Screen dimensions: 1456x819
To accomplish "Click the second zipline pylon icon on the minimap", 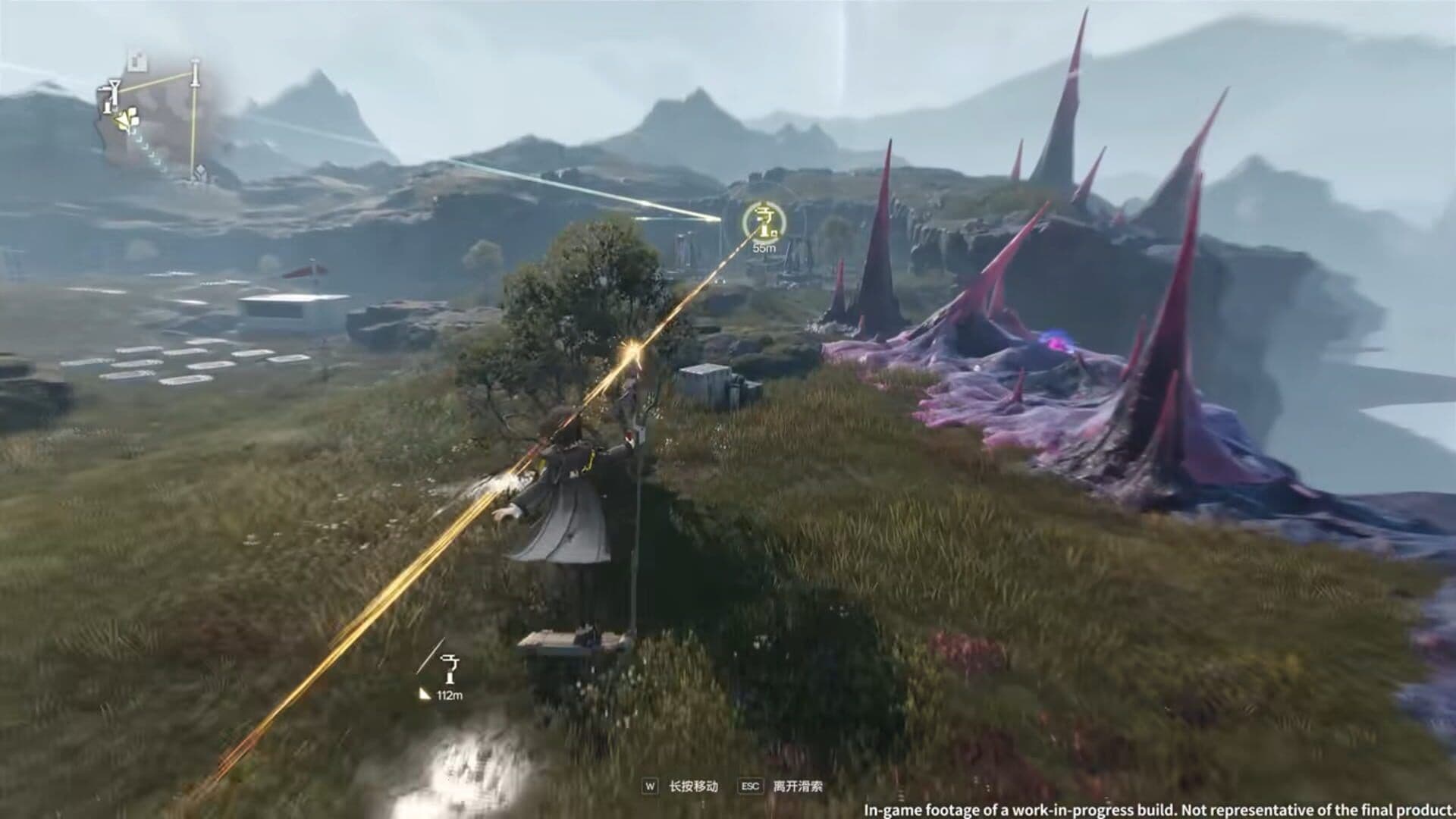I will pyautogui.click(x=196, y=73).
